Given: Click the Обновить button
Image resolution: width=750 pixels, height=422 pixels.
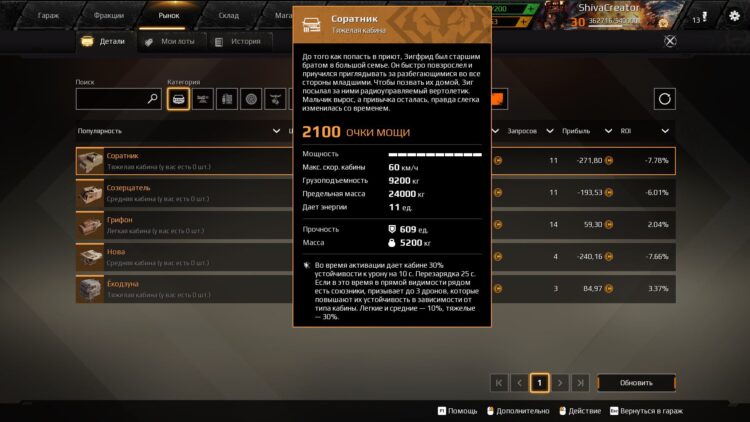Looking at the screenshot, I should coord(636,382).
